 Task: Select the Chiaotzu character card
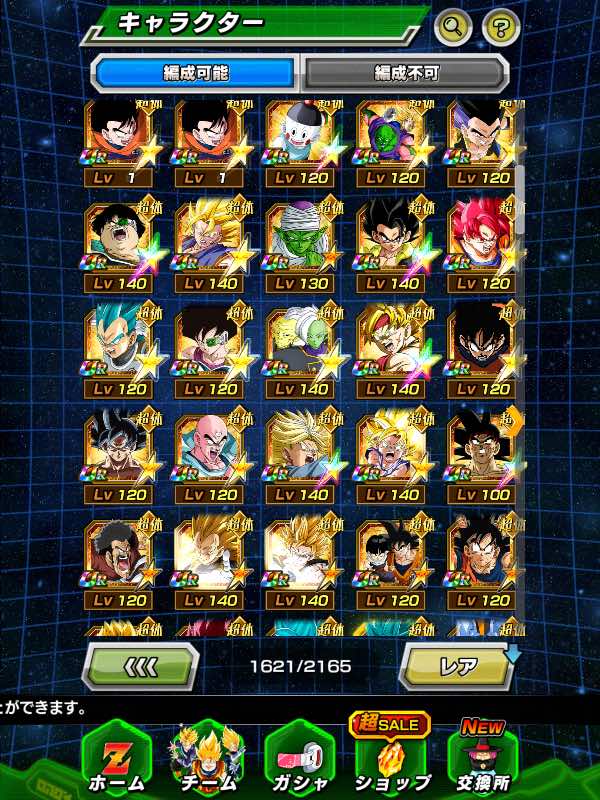point(298,139)
